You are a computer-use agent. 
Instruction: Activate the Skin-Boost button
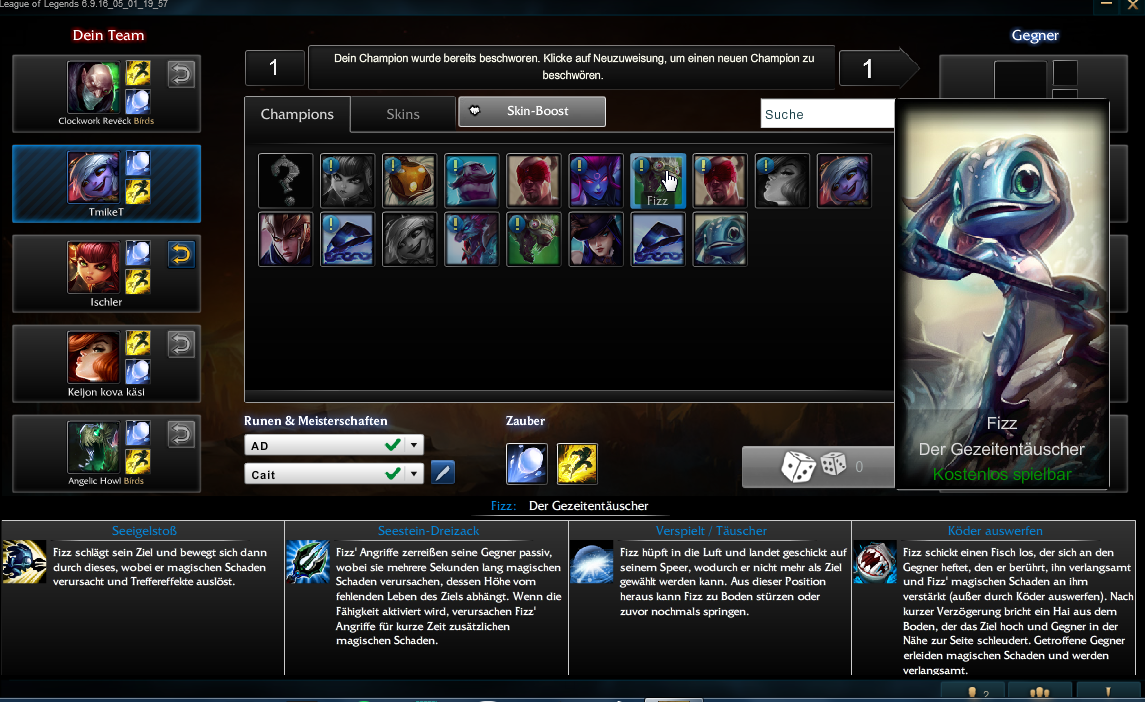[532, 111]
